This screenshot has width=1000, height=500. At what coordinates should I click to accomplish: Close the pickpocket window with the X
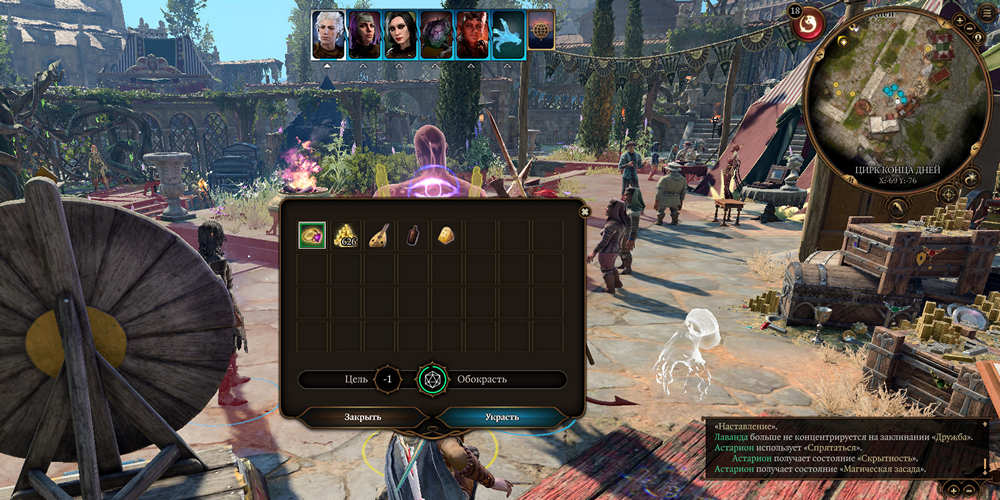585,211
